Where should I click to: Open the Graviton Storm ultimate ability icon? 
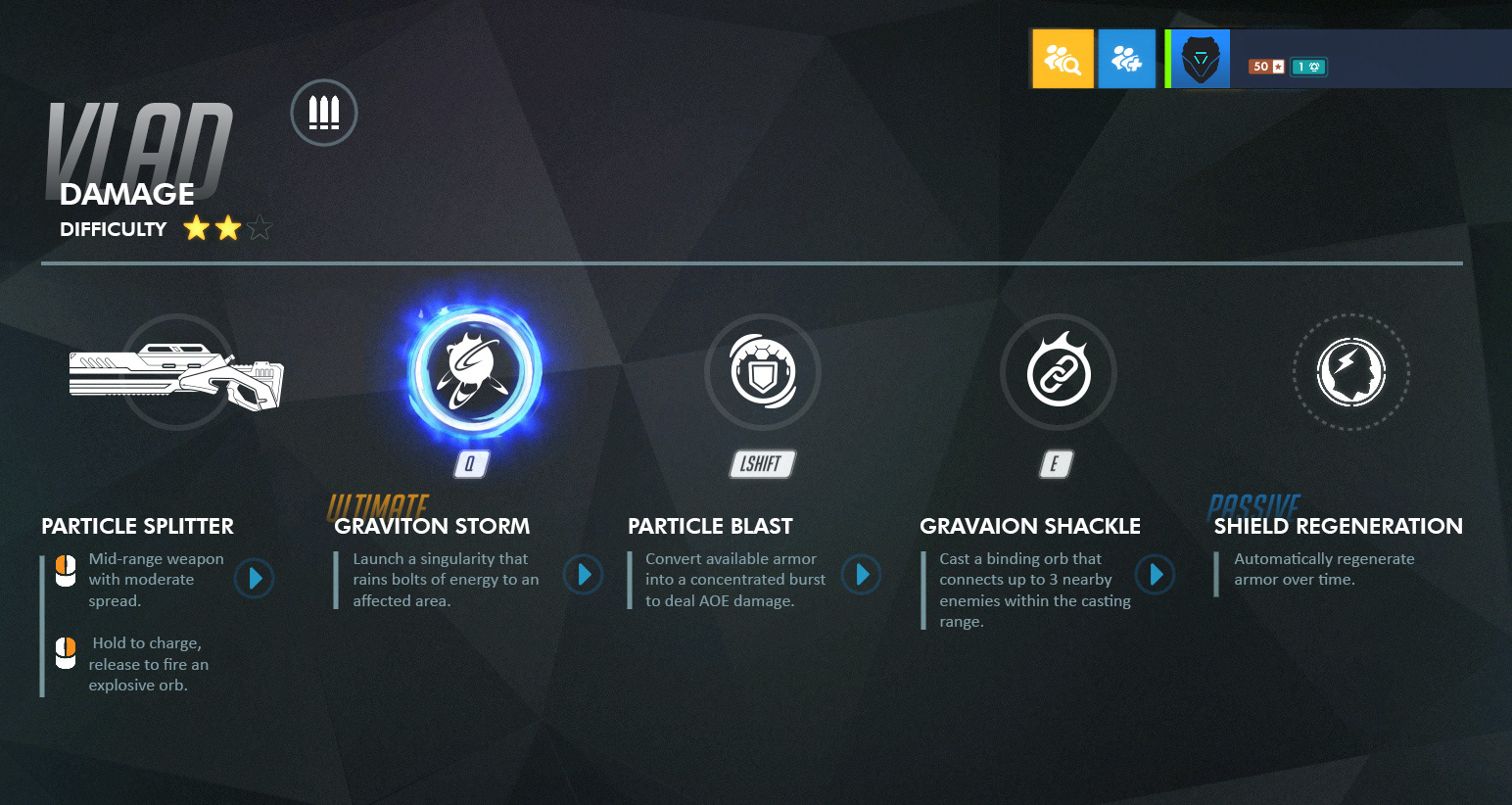(473, 372)
